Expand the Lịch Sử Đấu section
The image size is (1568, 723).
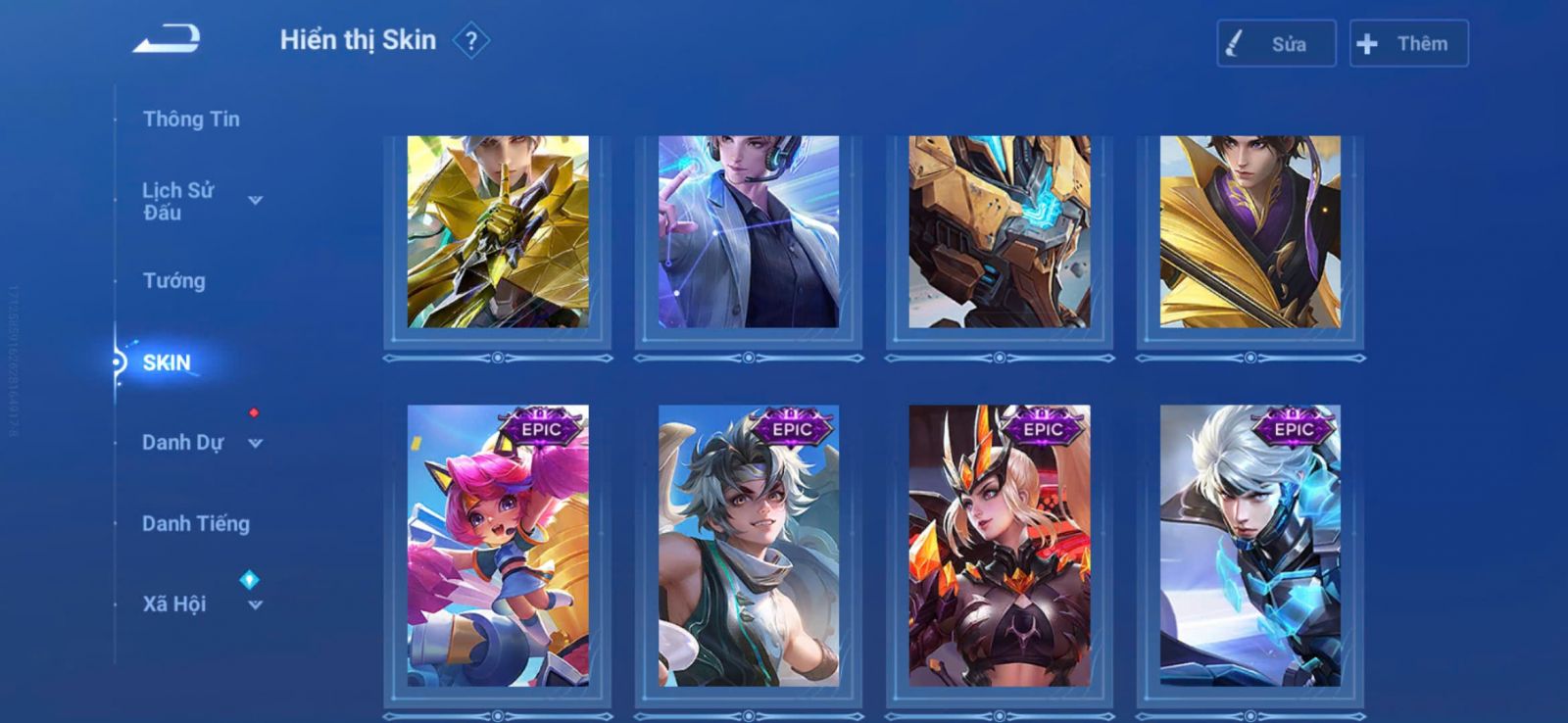tap(201, 201)
